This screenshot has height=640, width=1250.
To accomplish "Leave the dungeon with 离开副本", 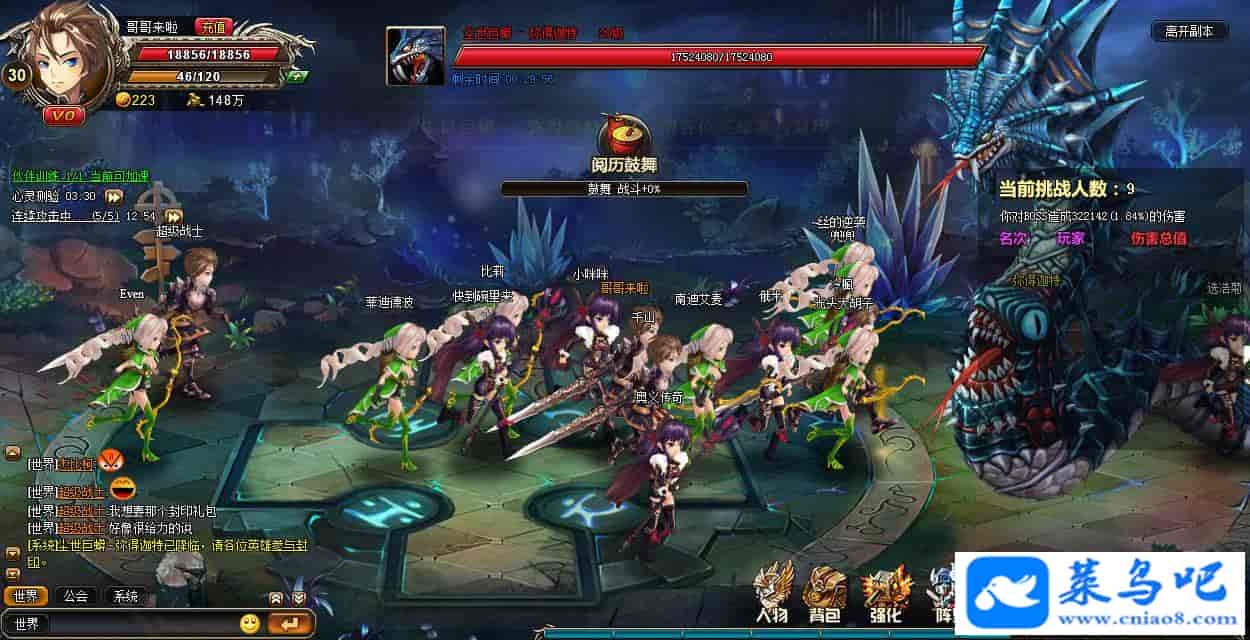I will (x=1189, y=31).
